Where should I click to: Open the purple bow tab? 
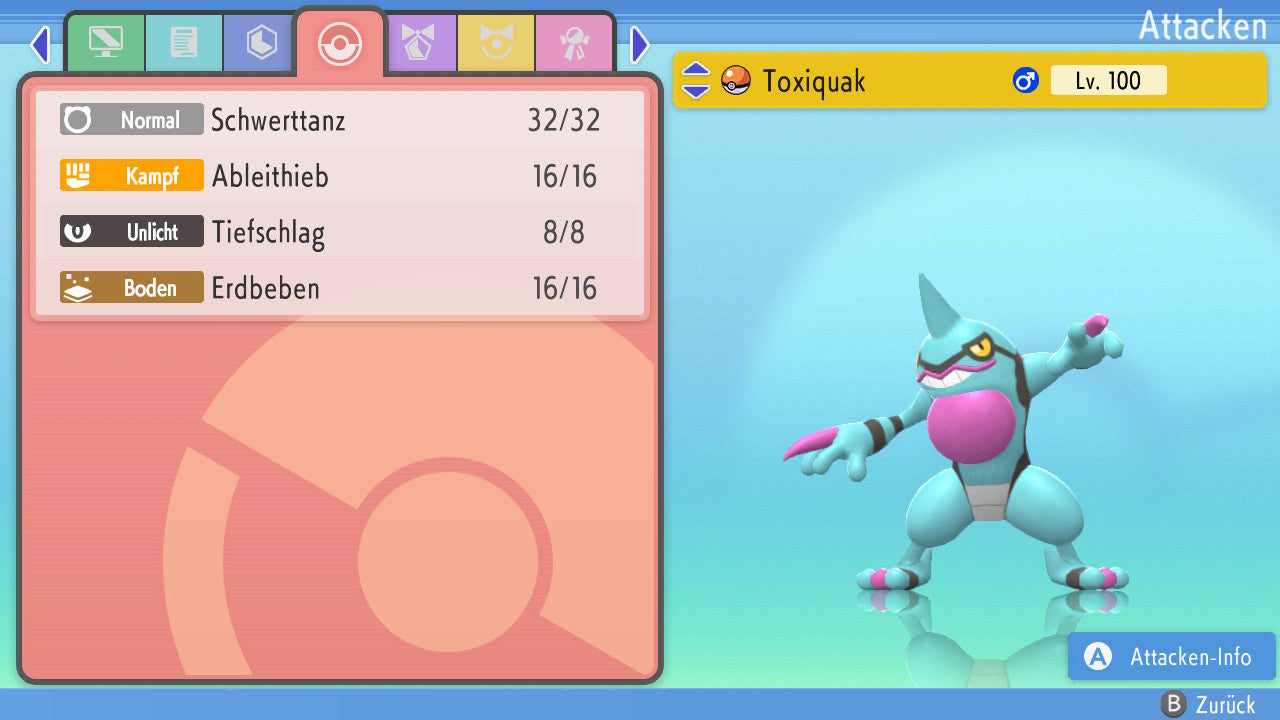coord(418,43)
